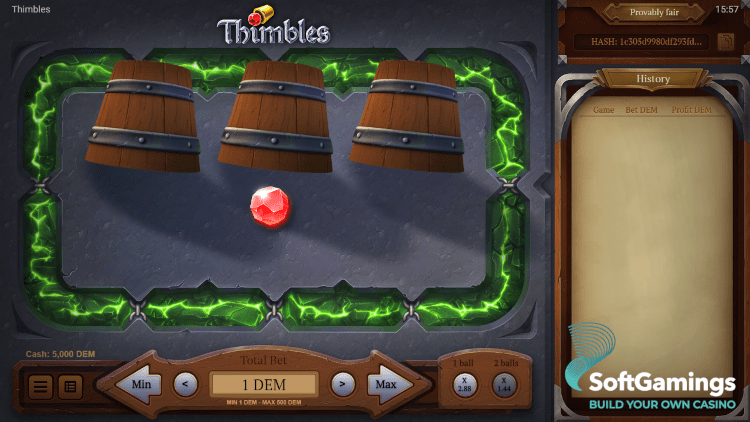750x422 pixels.
Task: Open the hamburger menu button
Action: coord(41,386)
